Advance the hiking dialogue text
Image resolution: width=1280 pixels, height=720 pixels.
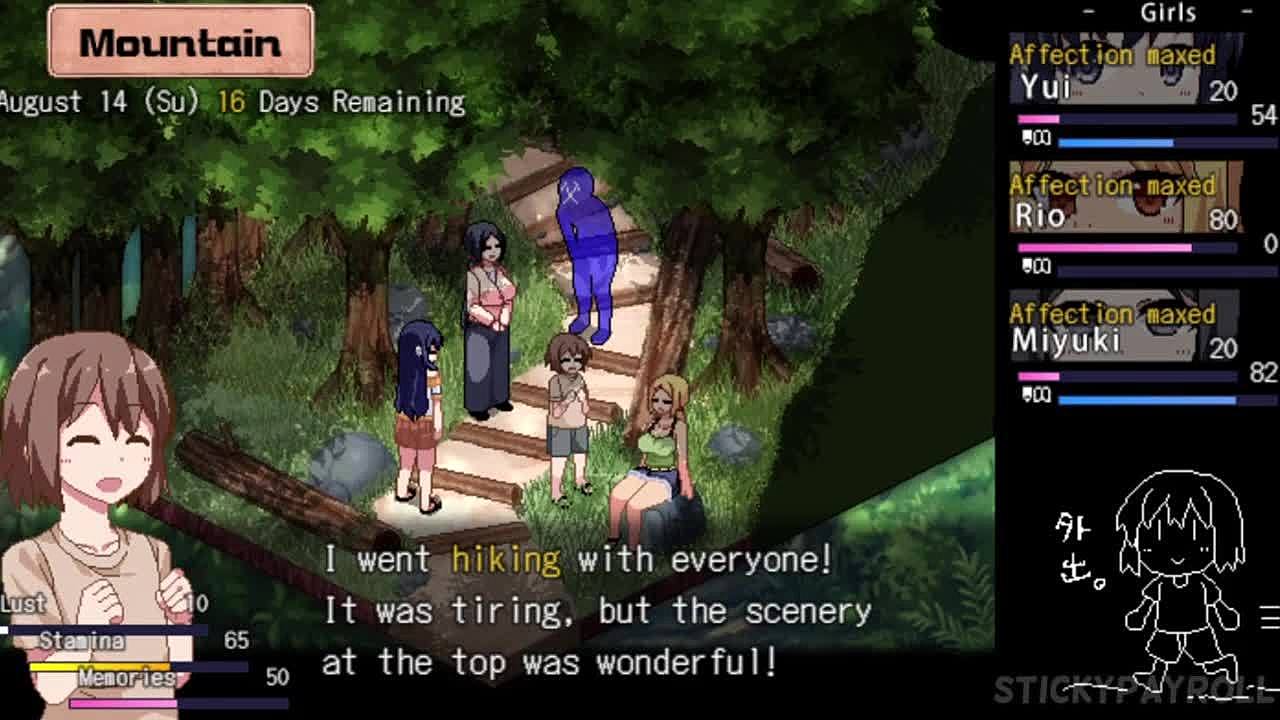click(596, 611)
